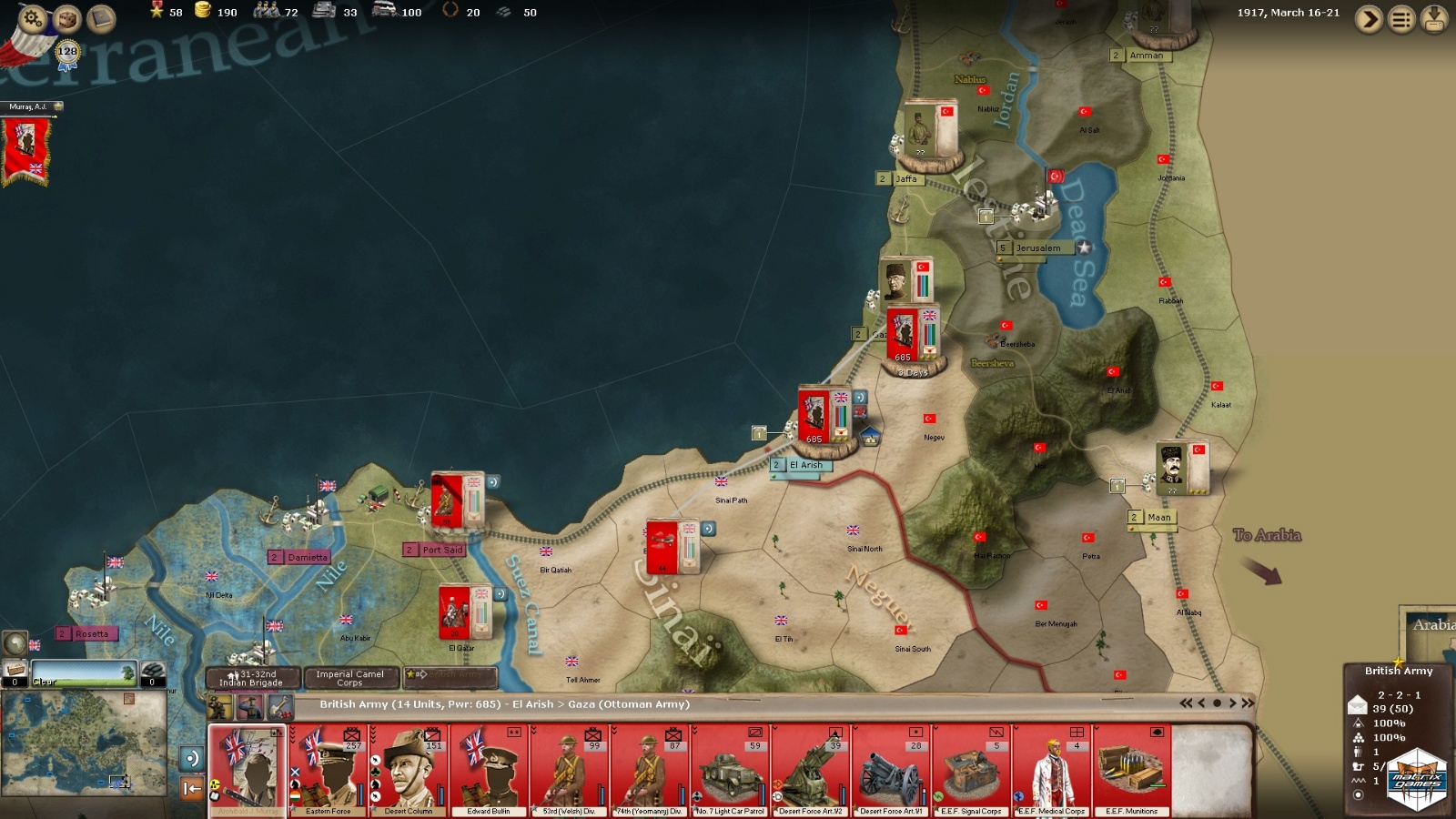Screen dimensions: 1456x819
Task: Click the dice icon button
Action: (x=66, y=17)
